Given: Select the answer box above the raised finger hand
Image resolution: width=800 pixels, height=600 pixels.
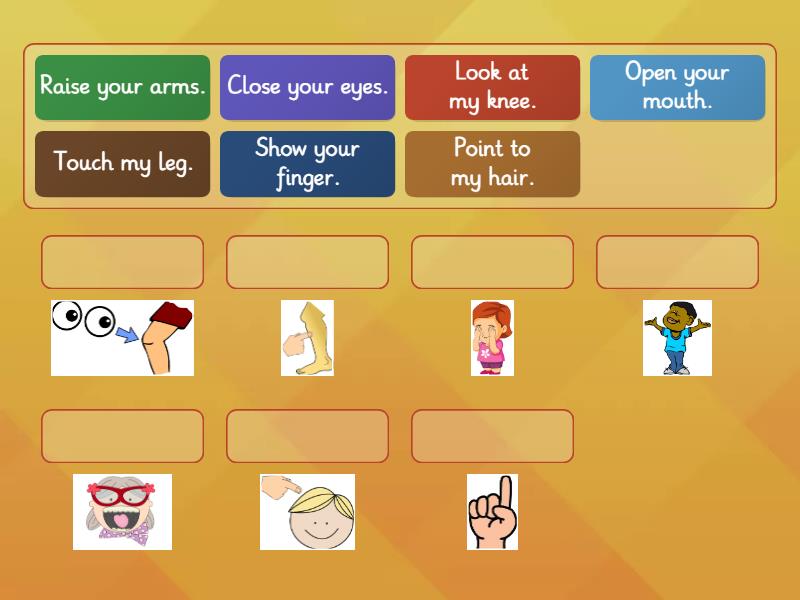Looking at the screenshot, I should tap(492, 436).
